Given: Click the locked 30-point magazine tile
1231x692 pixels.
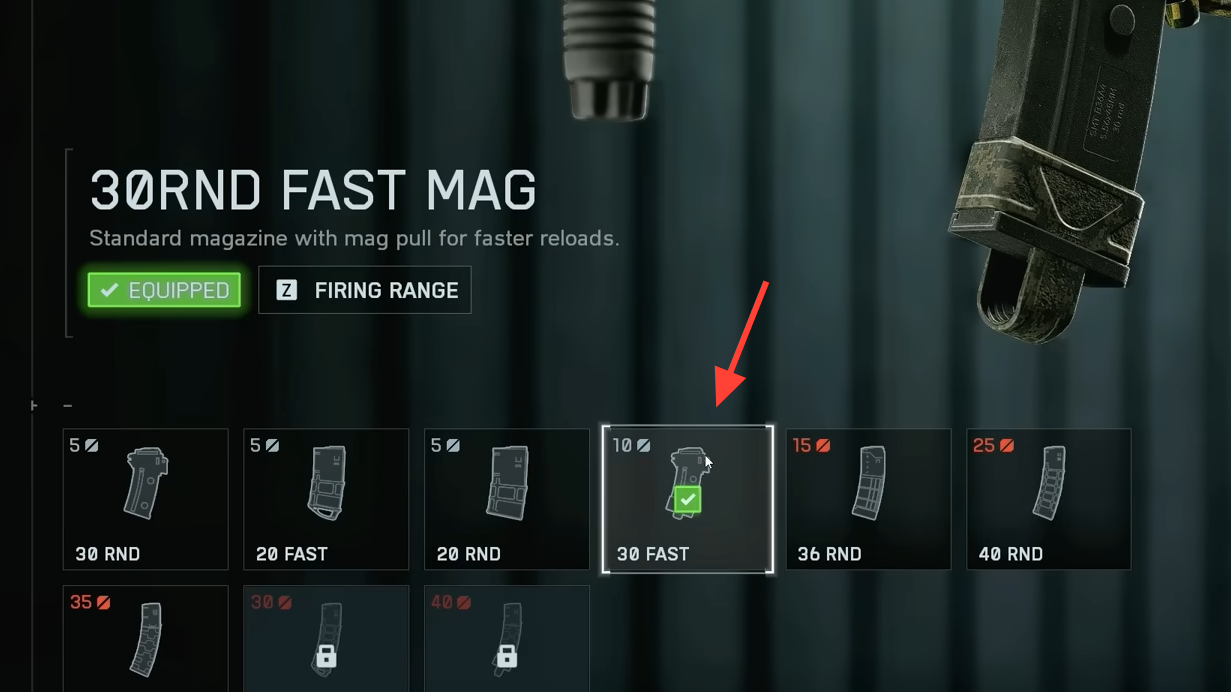Looking at the screenshot, I should (x=326, y=639).
